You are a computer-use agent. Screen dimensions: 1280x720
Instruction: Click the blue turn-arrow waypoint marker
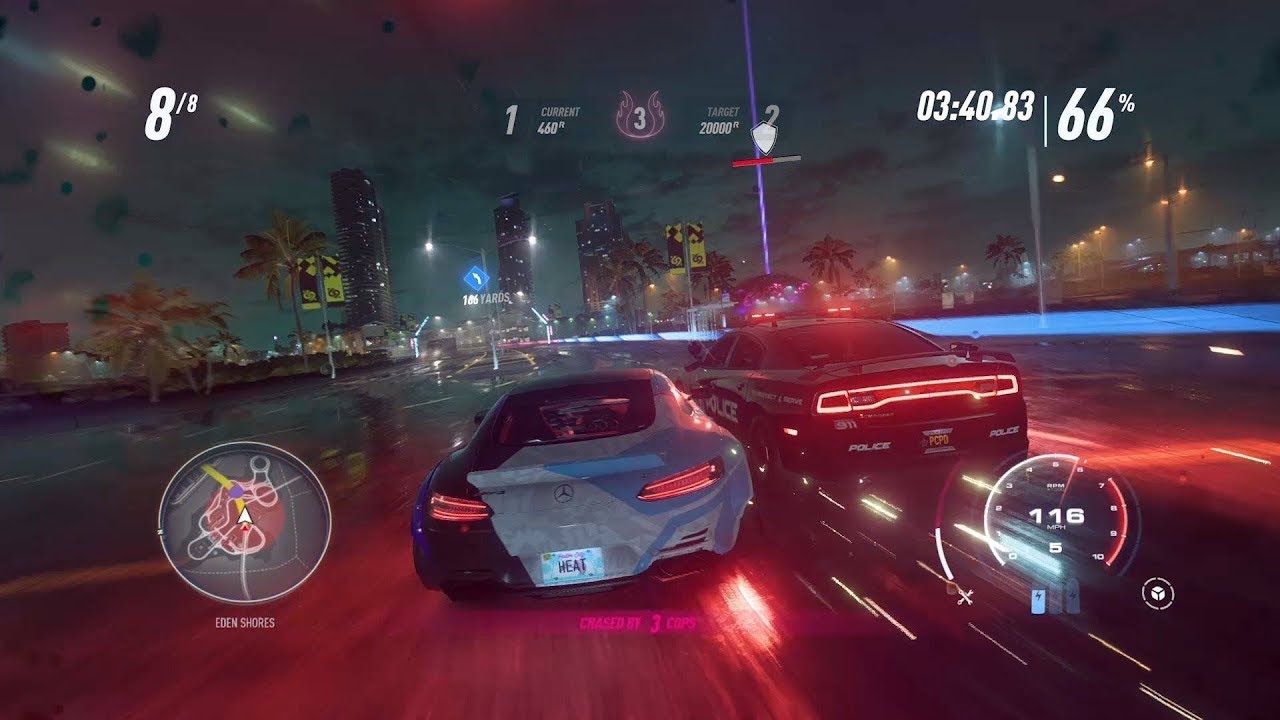point(476,279)
